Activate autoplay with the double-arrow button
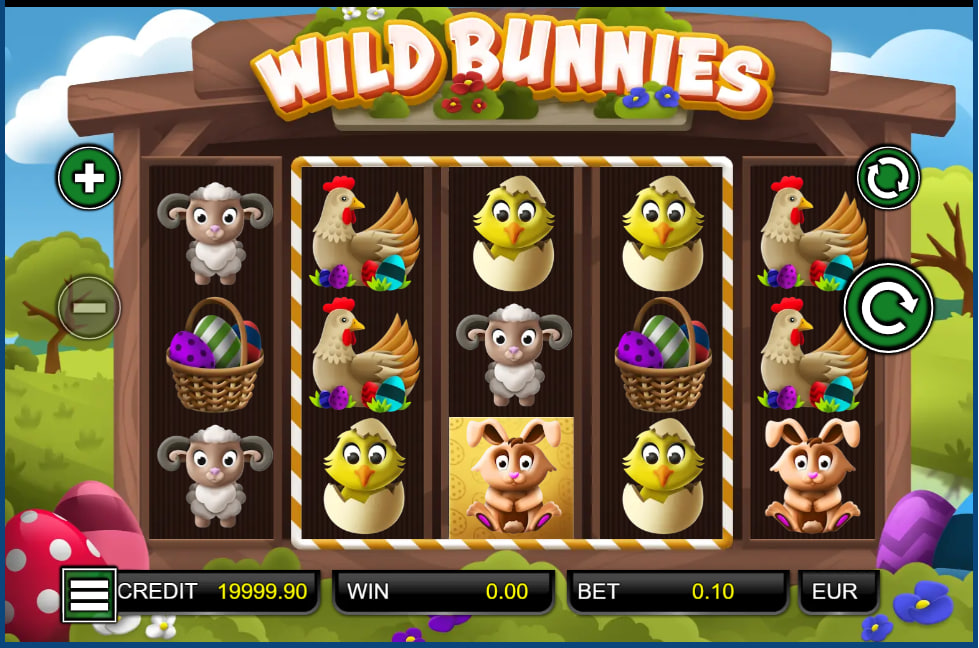 point(888,178)
